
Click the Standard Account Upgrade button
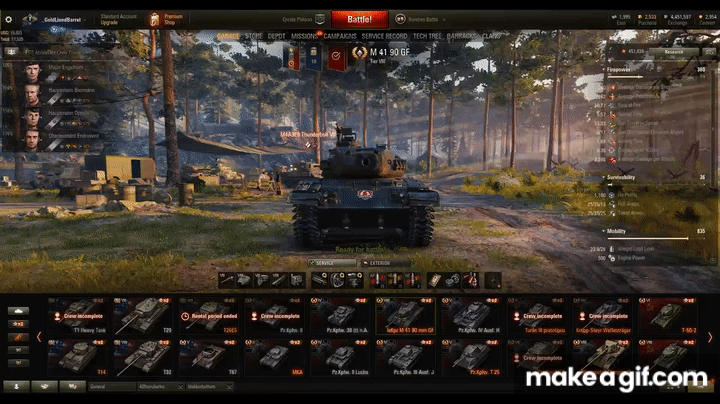pos(120,19)
